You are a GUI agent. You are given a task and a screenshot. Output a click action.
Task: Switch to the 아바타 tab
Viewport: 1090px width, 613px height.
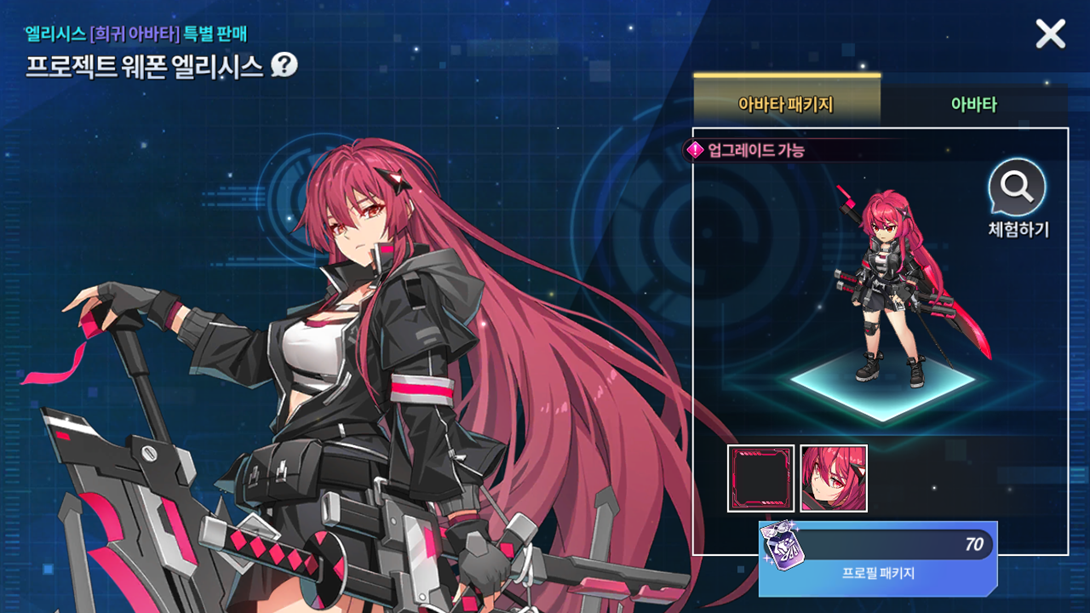point(973,104)
